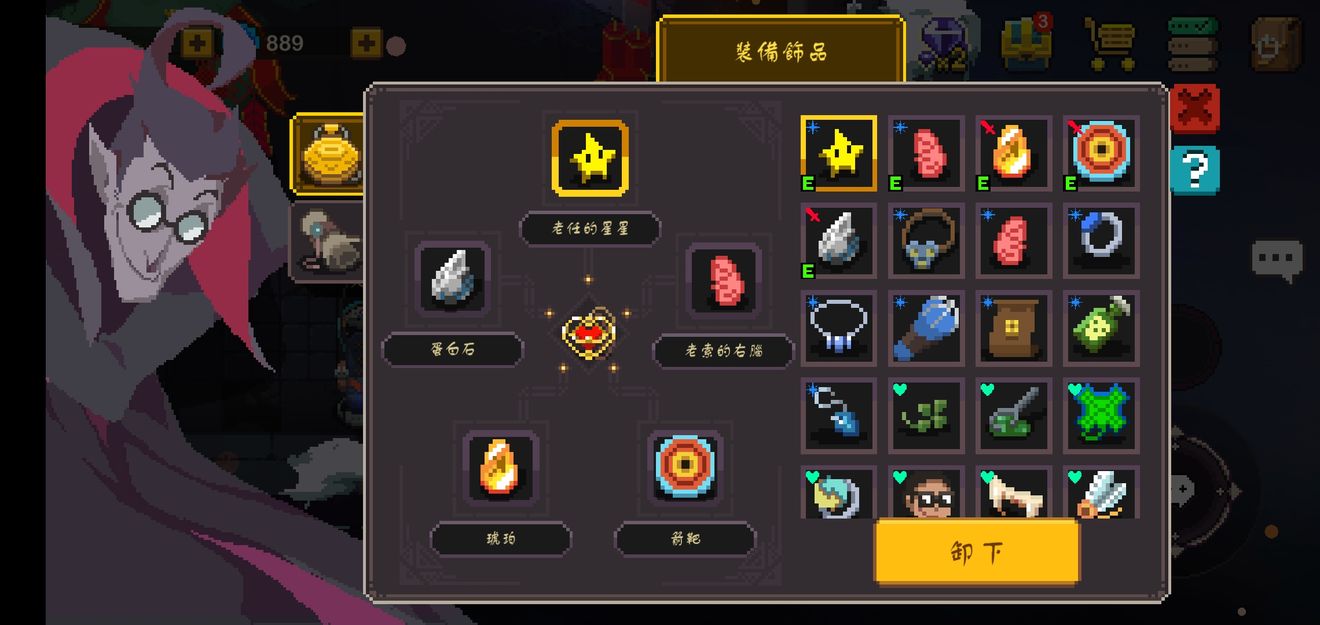This screenshot has height=625, width=1320.
Task: Pick the blue flashlight item in inventory
Action: pos(926,327)
